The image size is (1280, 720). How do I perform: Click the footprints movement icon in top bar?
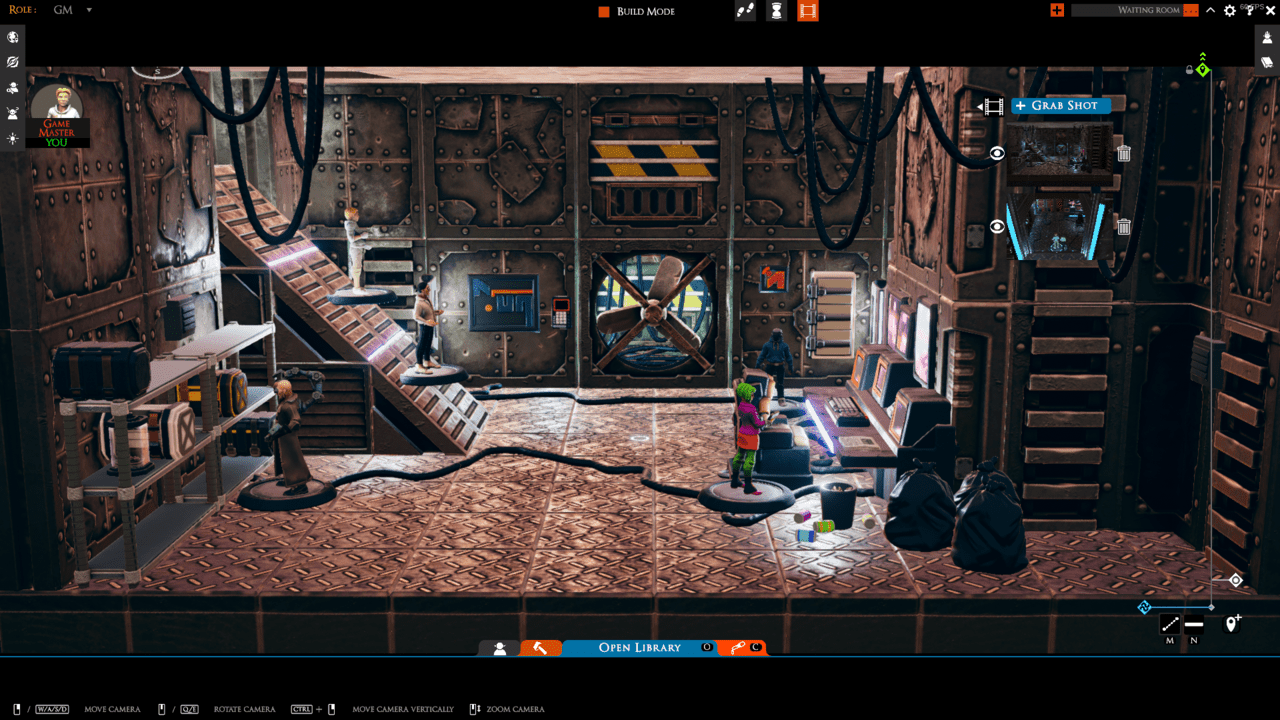[744, 11]
